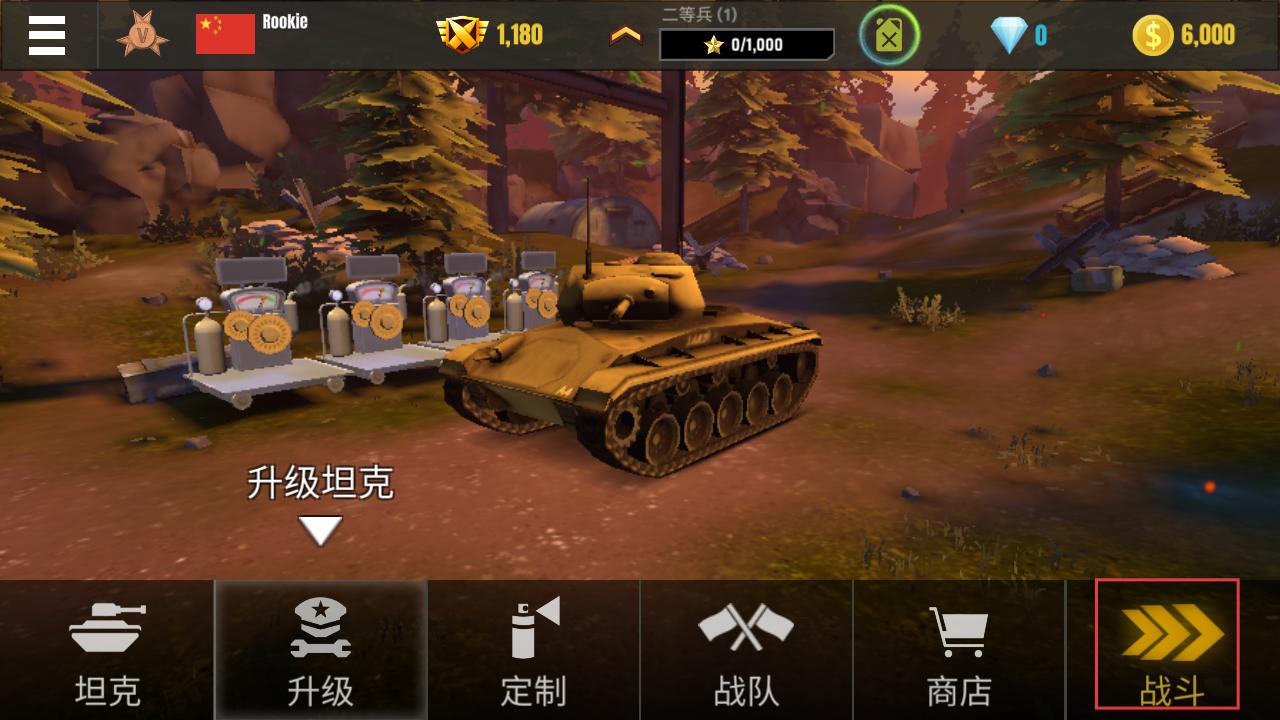The image size is (1280, 720).
Task: Open the hamburger menu
Action: pyautogui.click(x=47, y=35)
